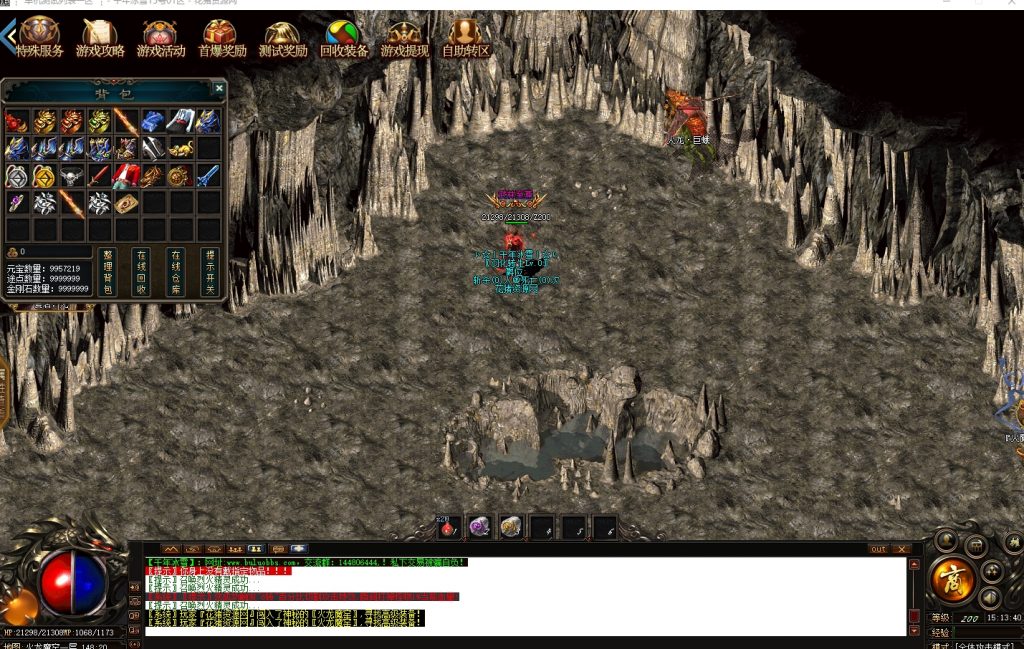Select the purple gem ring in backpack
This screenshot has height=649, width=1024.
point(16,203)
